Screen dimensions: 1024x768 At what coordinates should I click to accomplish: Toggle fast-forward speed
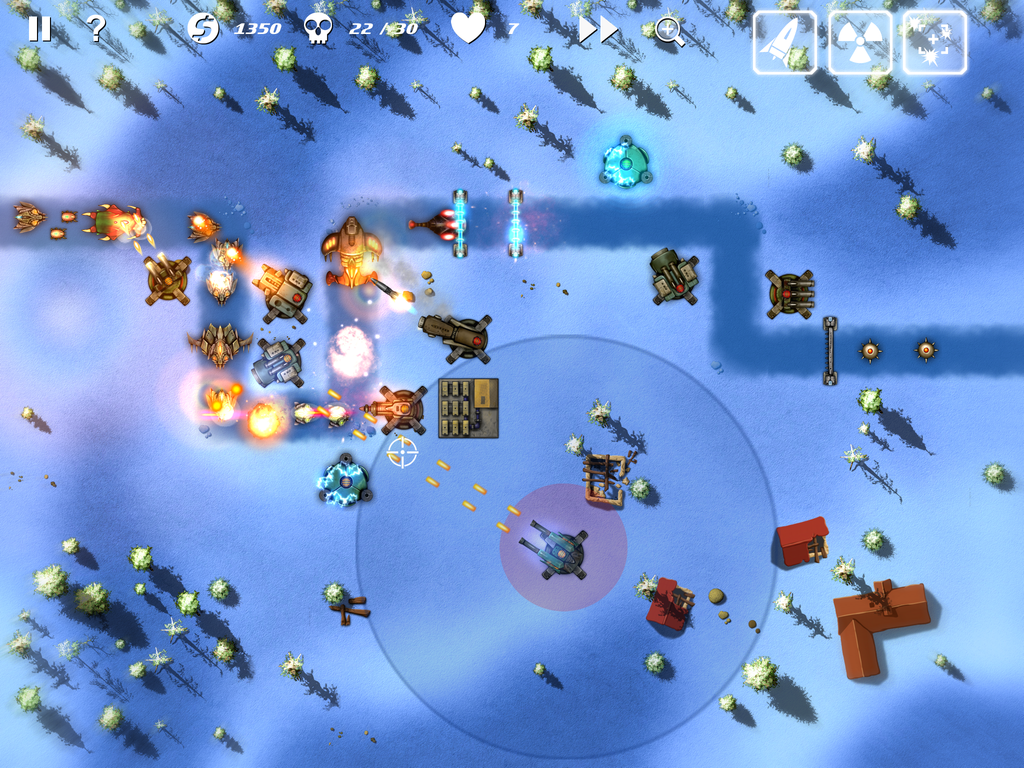pyautogui.click(x=598, y=30)
